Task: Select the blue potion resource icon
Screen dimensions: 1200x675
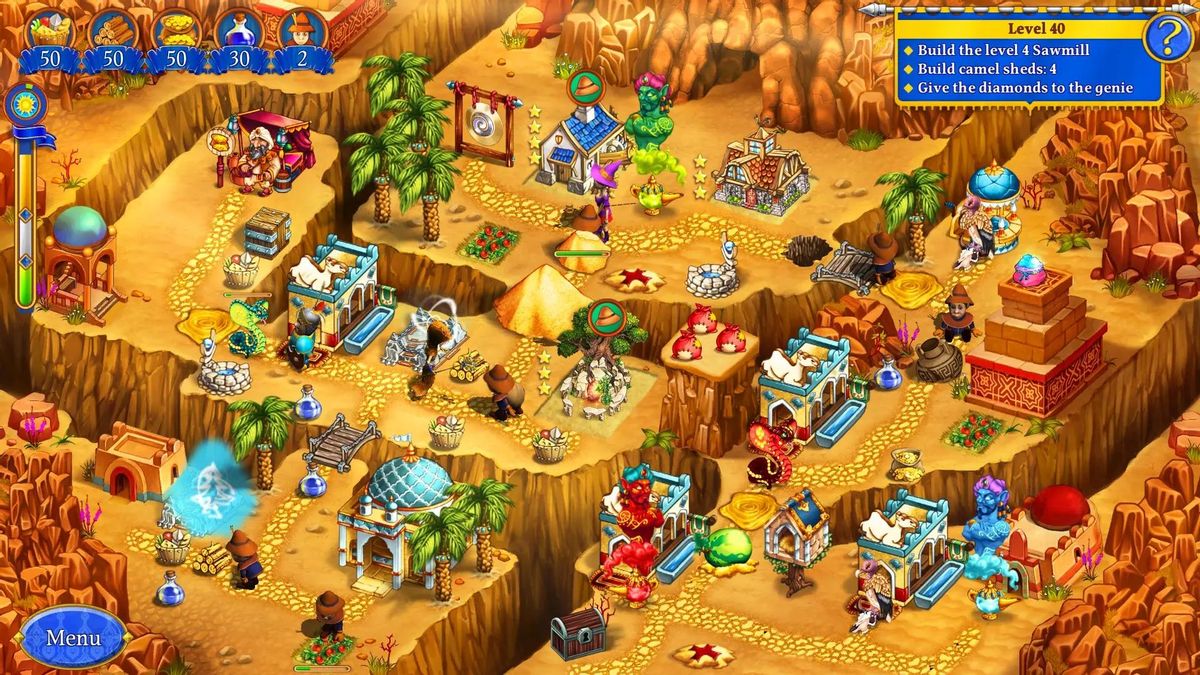Action: point(239,29)
